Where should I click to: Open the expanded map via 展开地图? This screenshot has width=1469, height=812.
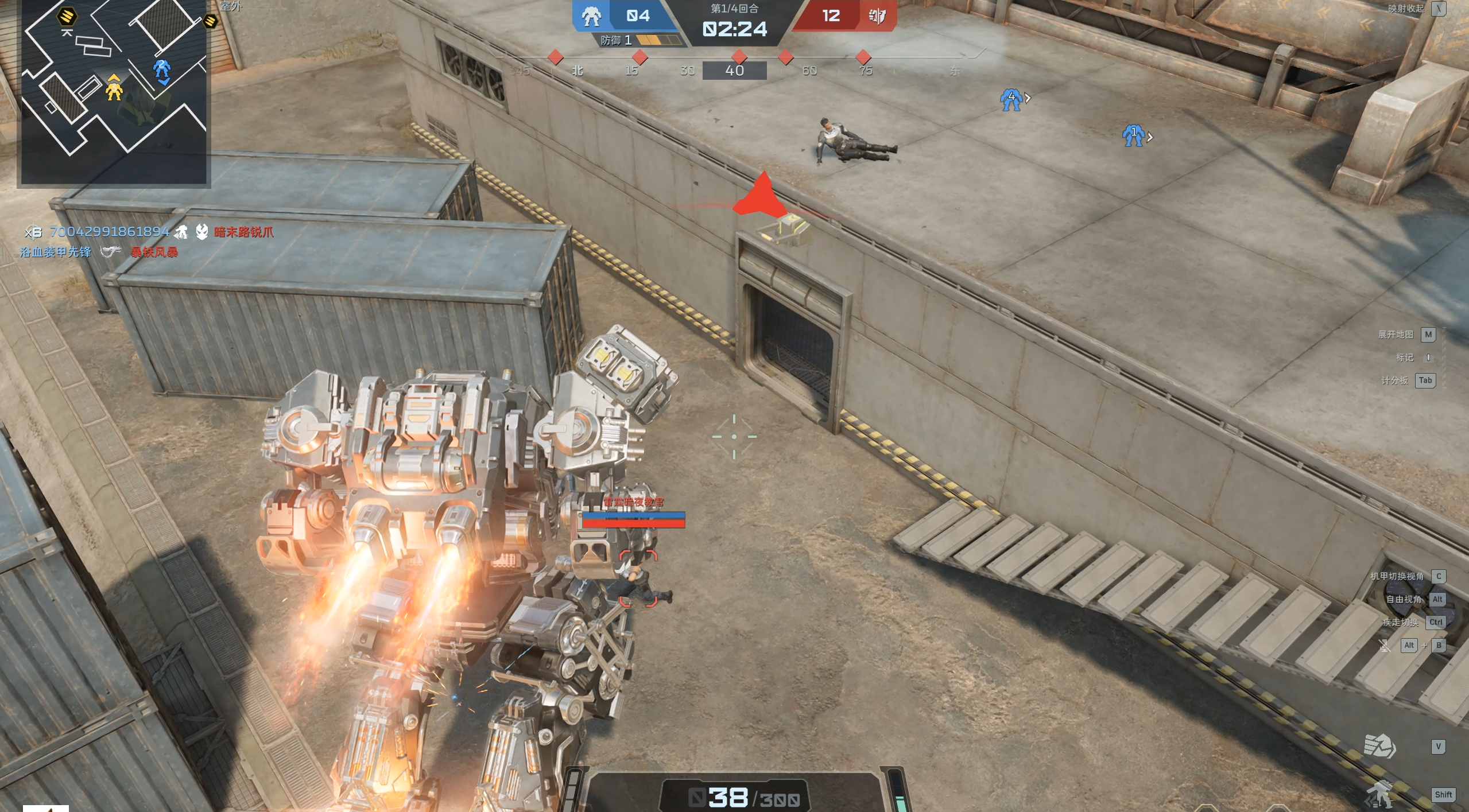pos(1396,335)
